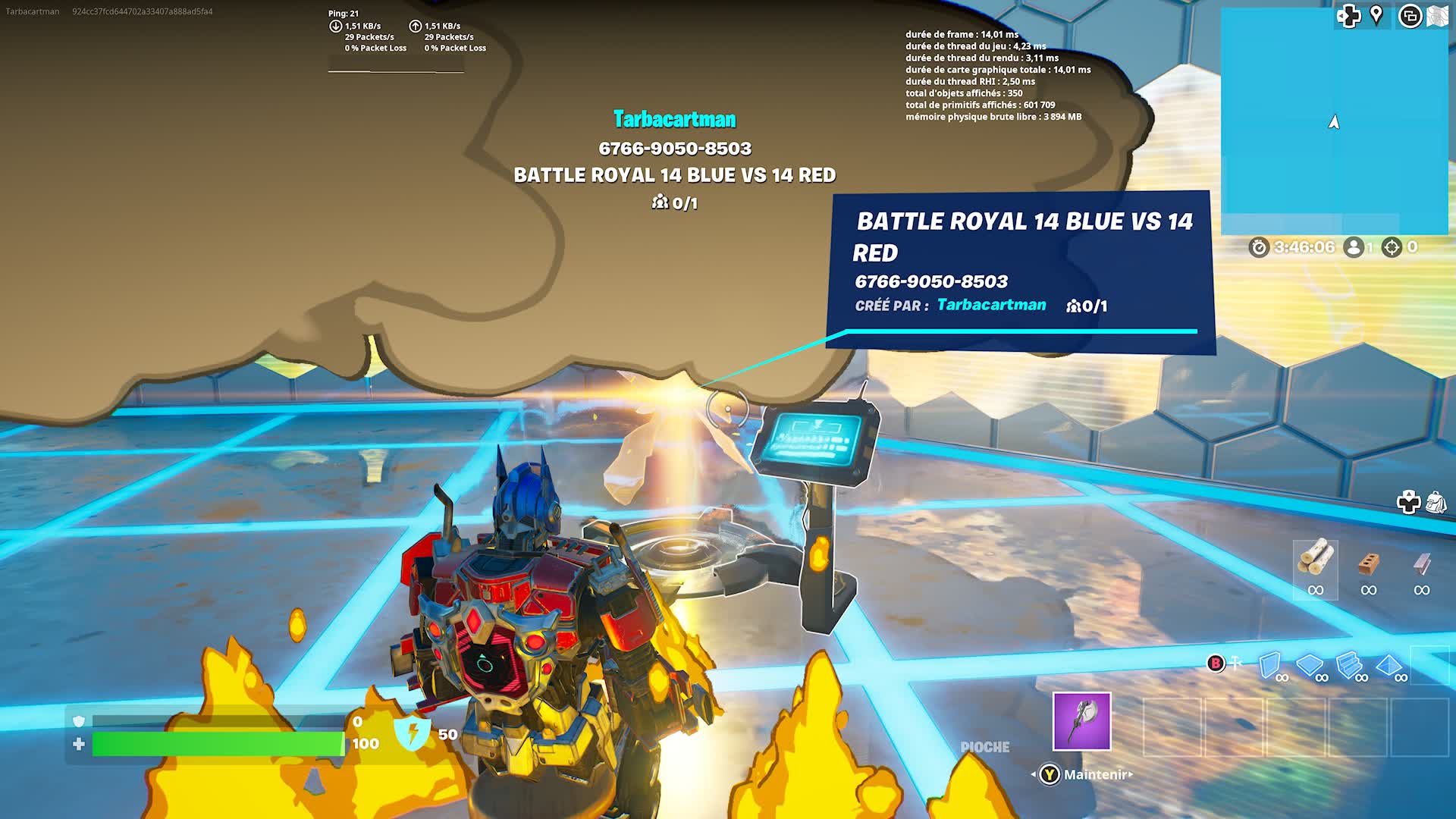
Task: Choose the metal building material
Action: pyautogui.click(x=1422, y=563)
